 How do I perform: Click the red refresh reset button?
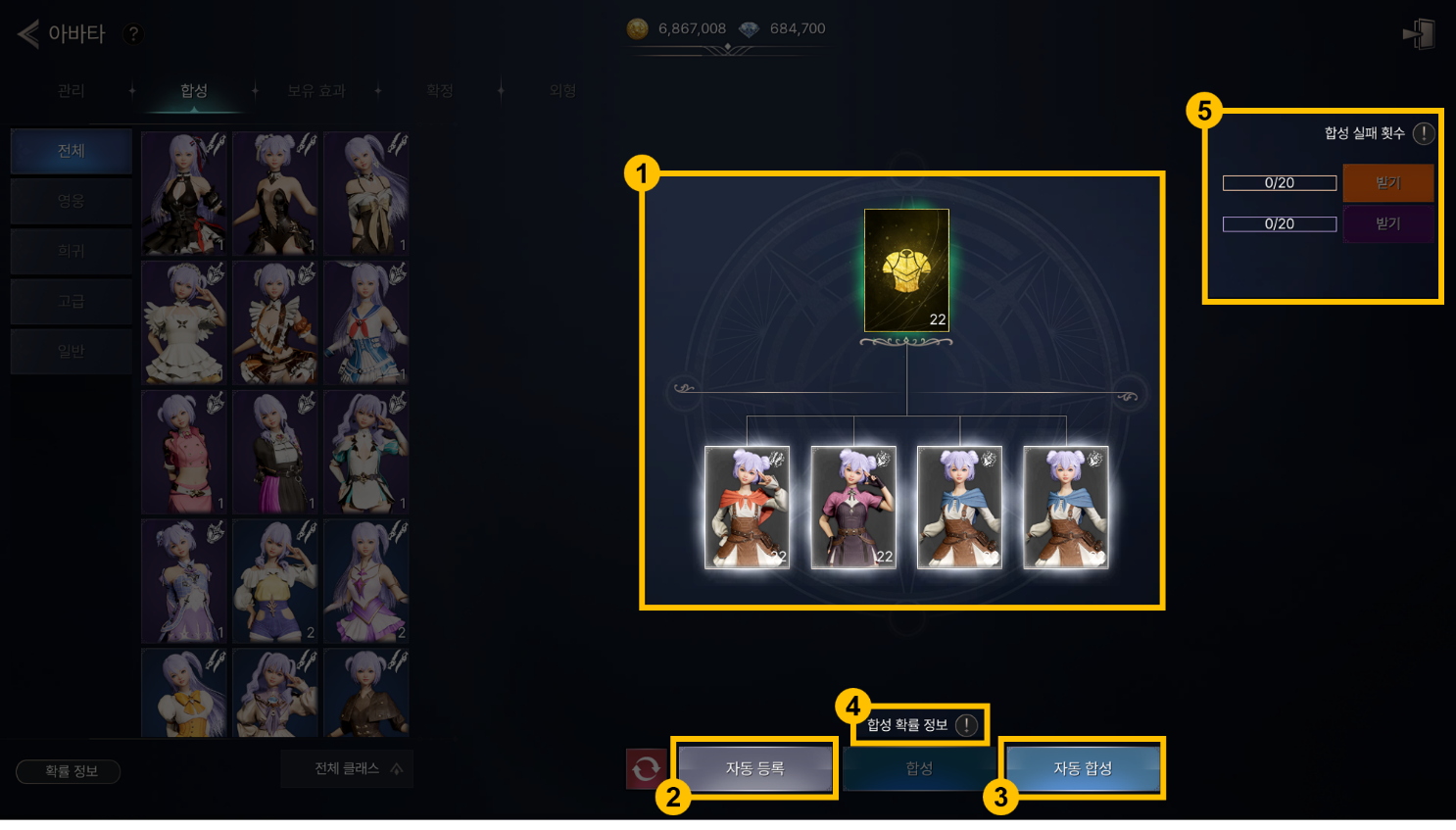pyautogui.click(x=646, y=769)
